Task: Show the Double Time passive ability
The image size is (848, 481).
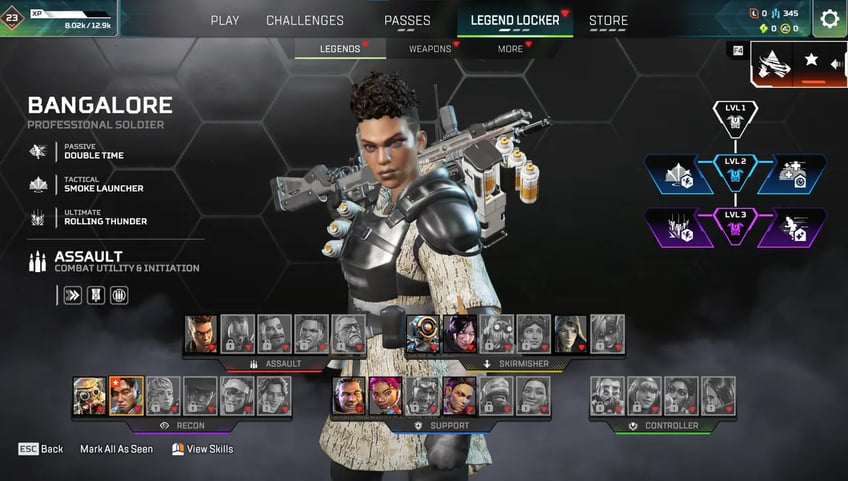Action: 94,151
